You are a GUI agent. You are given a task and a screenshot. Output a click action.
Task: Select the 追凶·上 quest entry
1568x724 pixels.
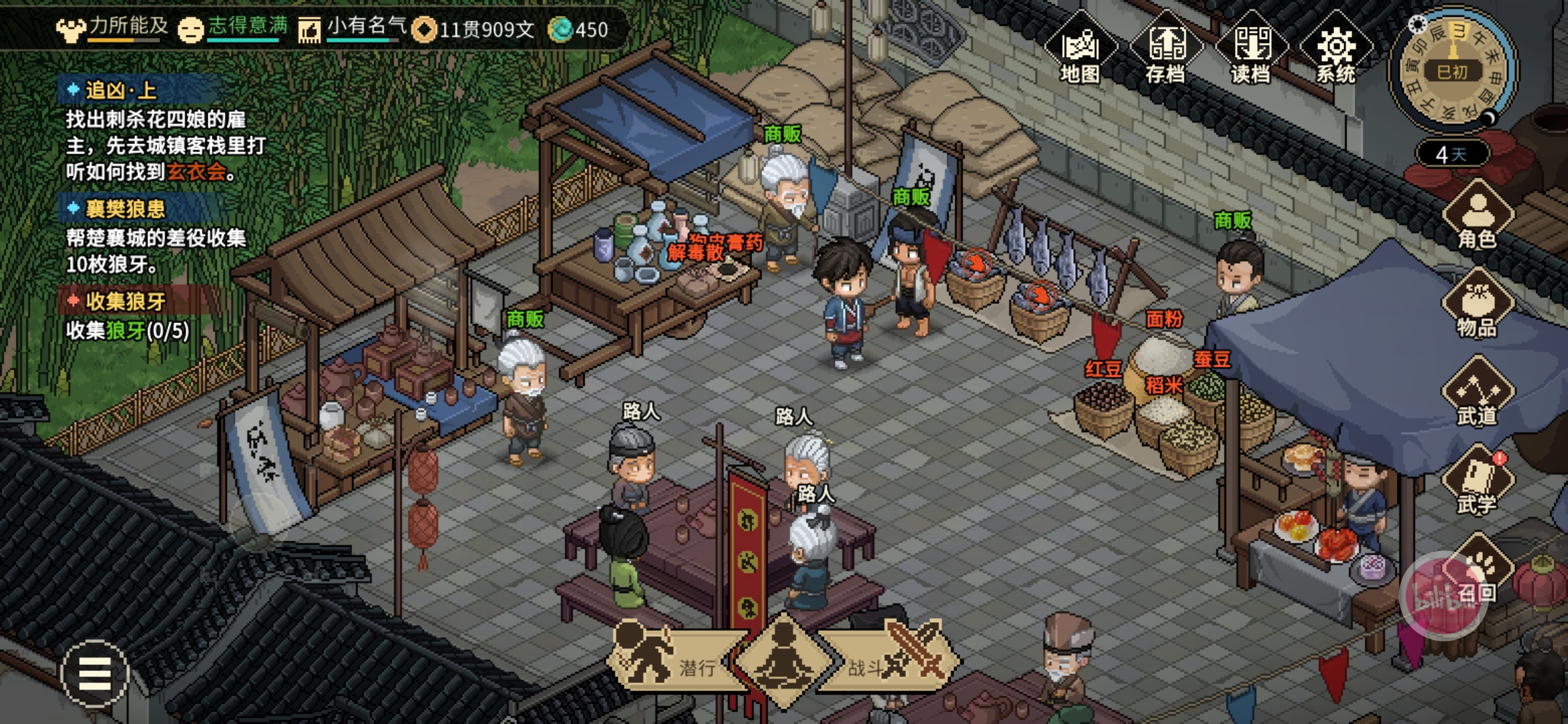[121, 90]
